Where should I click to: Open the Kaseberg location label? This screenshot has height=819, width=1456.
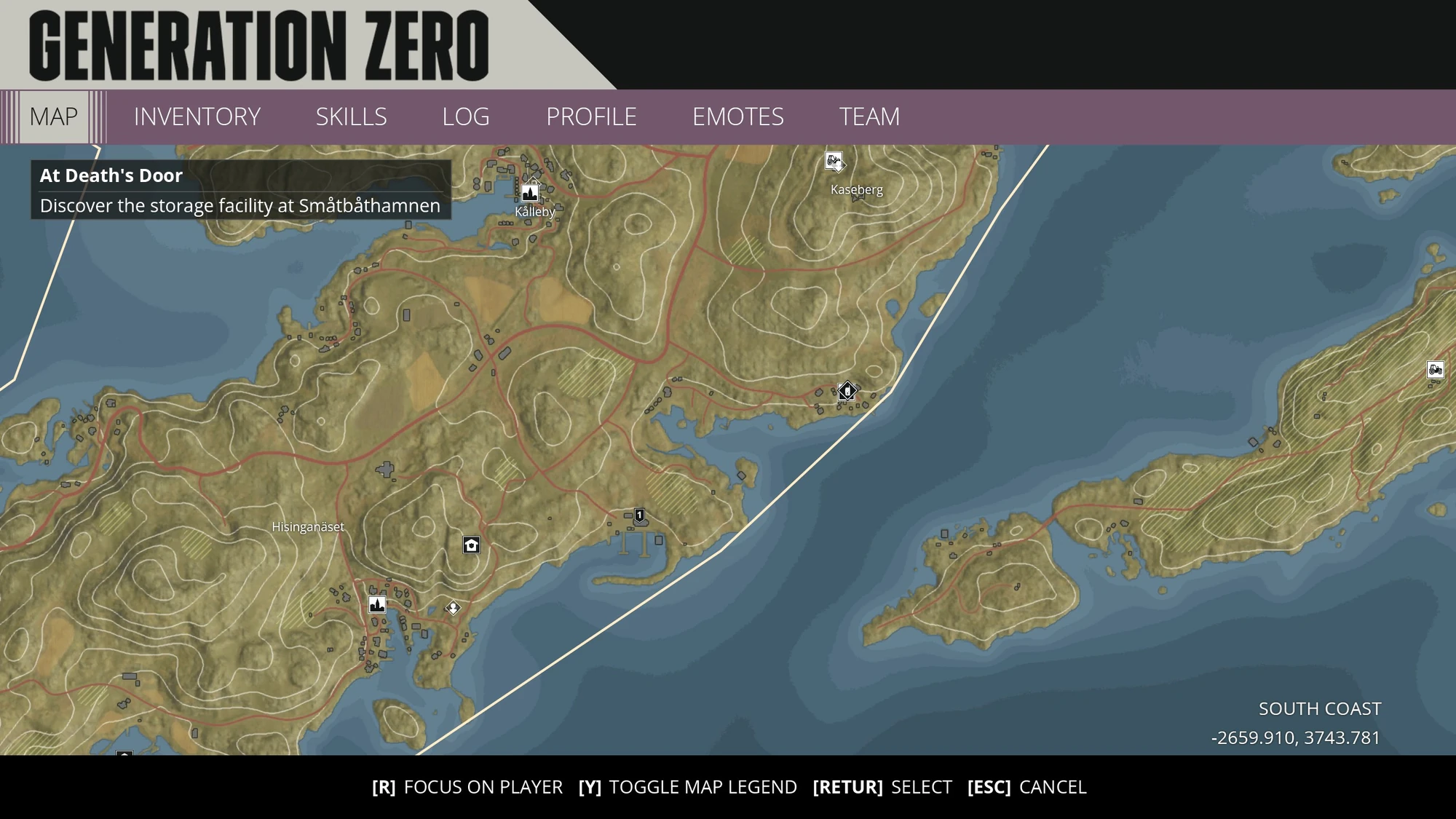click(x=856, y=190)
